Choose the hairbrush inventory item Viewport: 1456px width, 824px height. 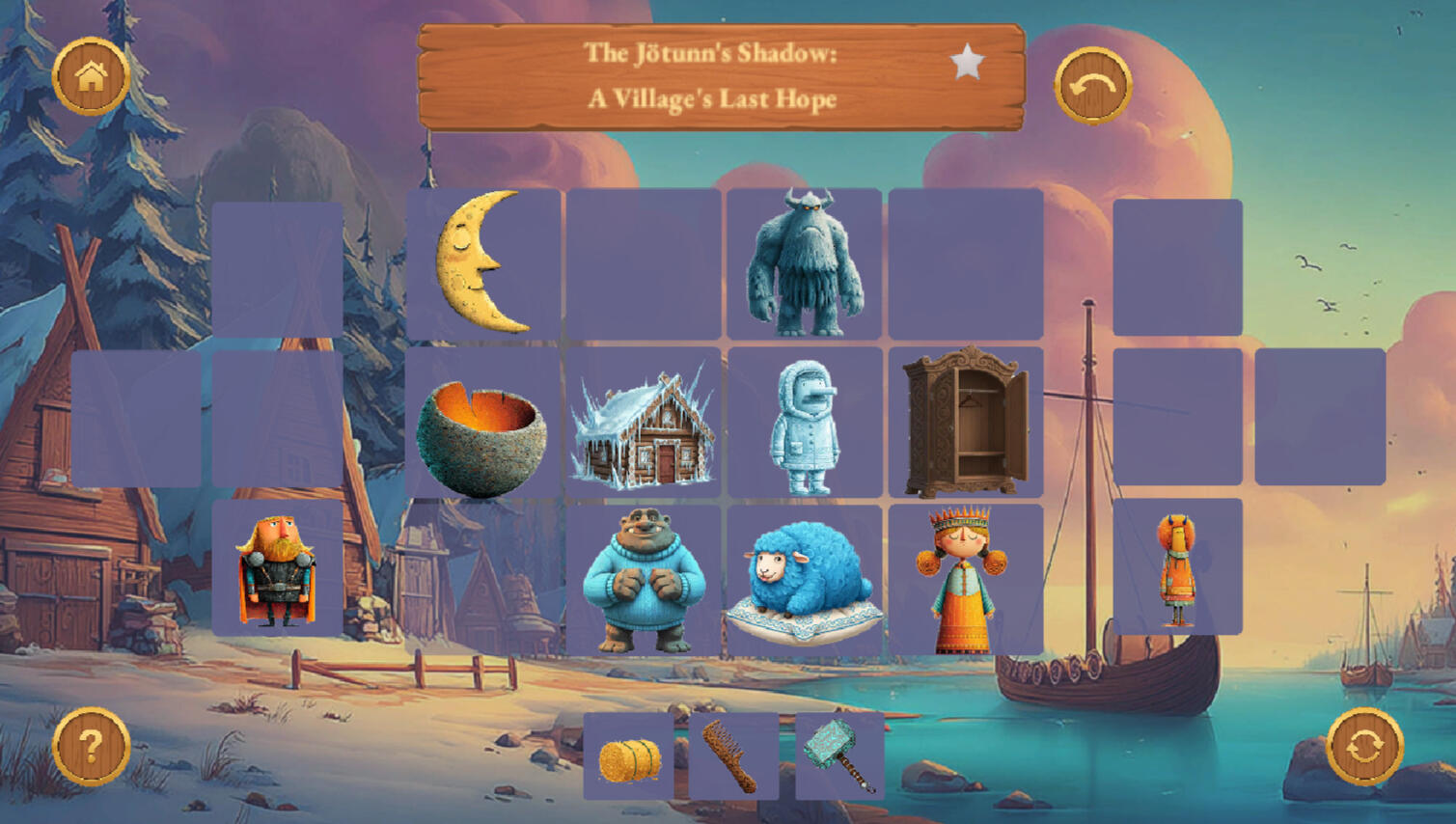tap(733, 758)
